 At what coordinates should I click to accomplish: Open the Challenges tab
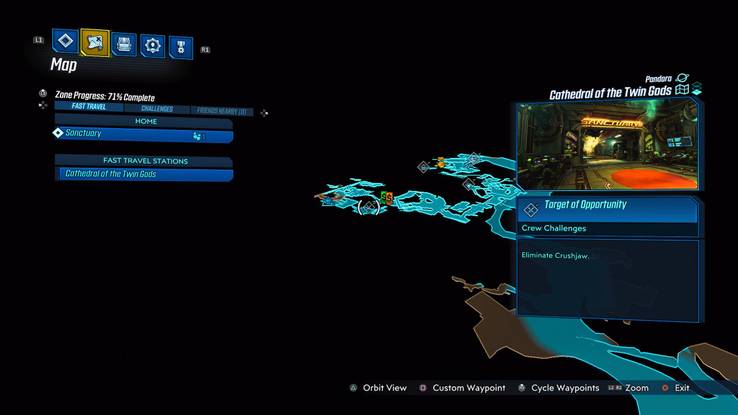point(156,109)
